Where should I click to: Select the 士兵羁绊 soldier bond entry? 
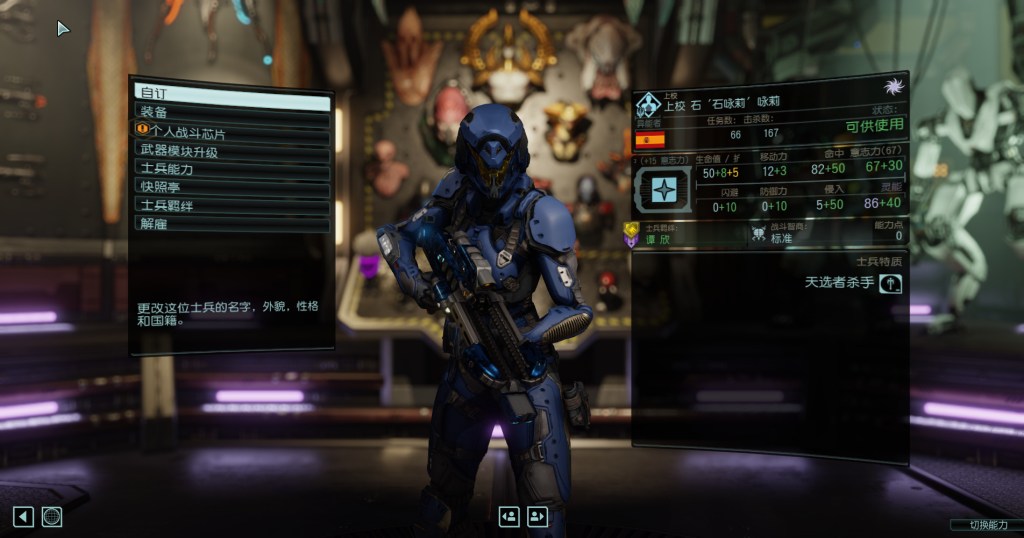(232, 204)
